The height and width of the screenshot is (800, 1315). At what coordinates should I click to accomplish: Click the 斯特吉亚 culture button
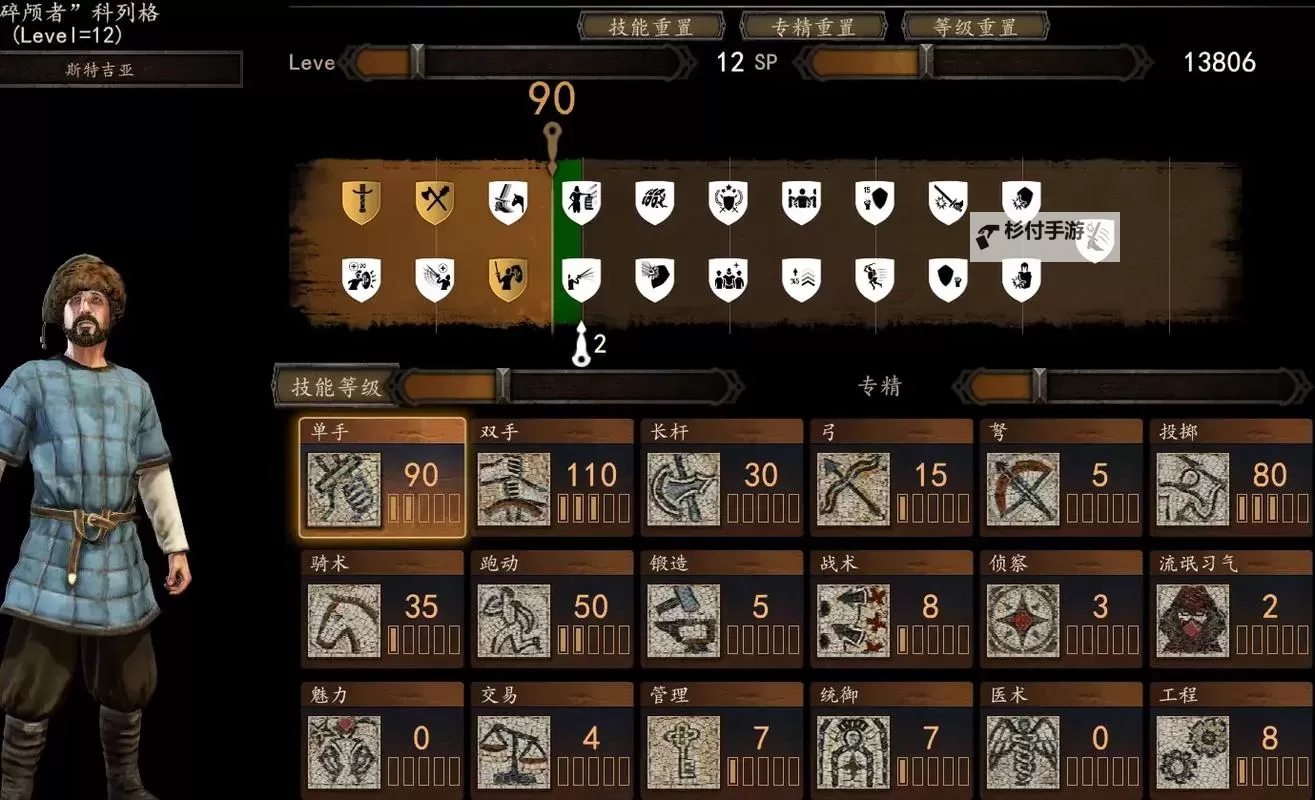[120, 70]
